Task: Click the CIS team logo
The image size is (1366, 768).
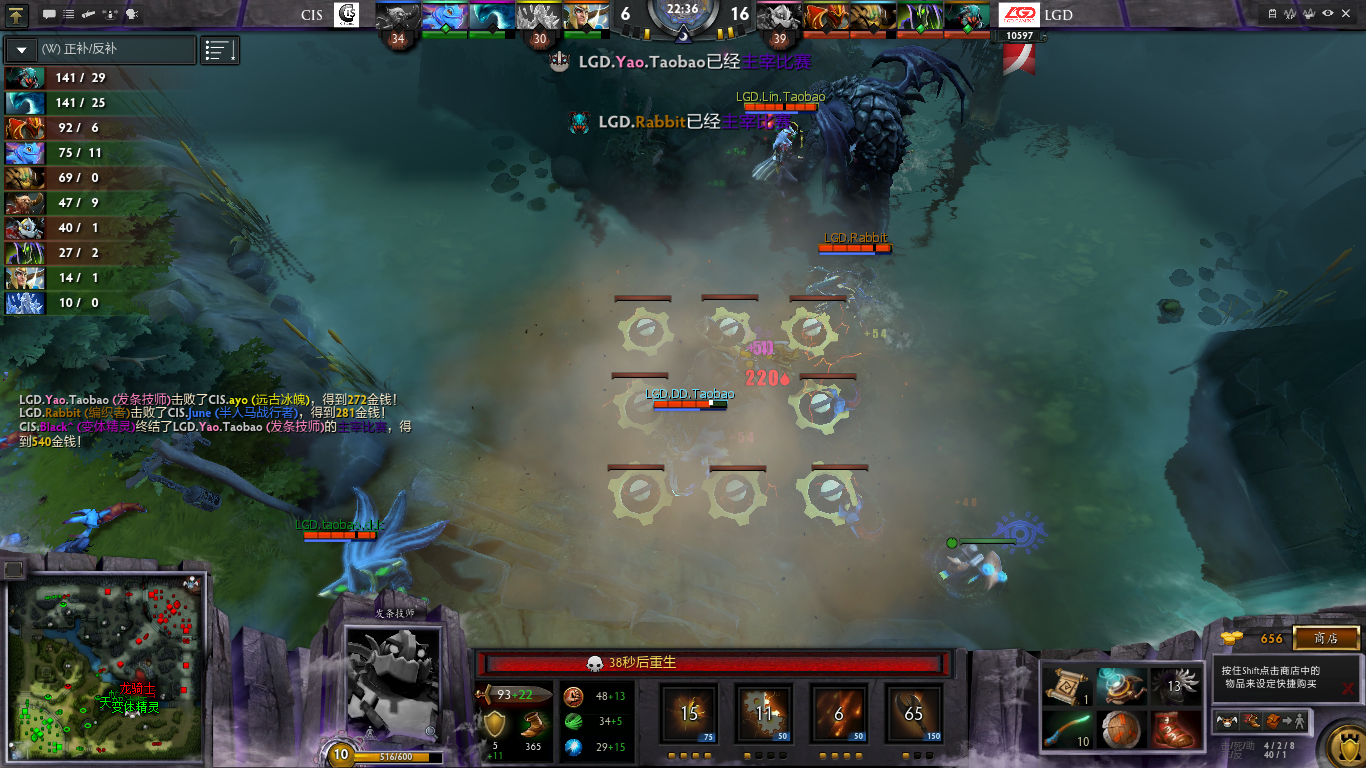Action: coord(346,15)
